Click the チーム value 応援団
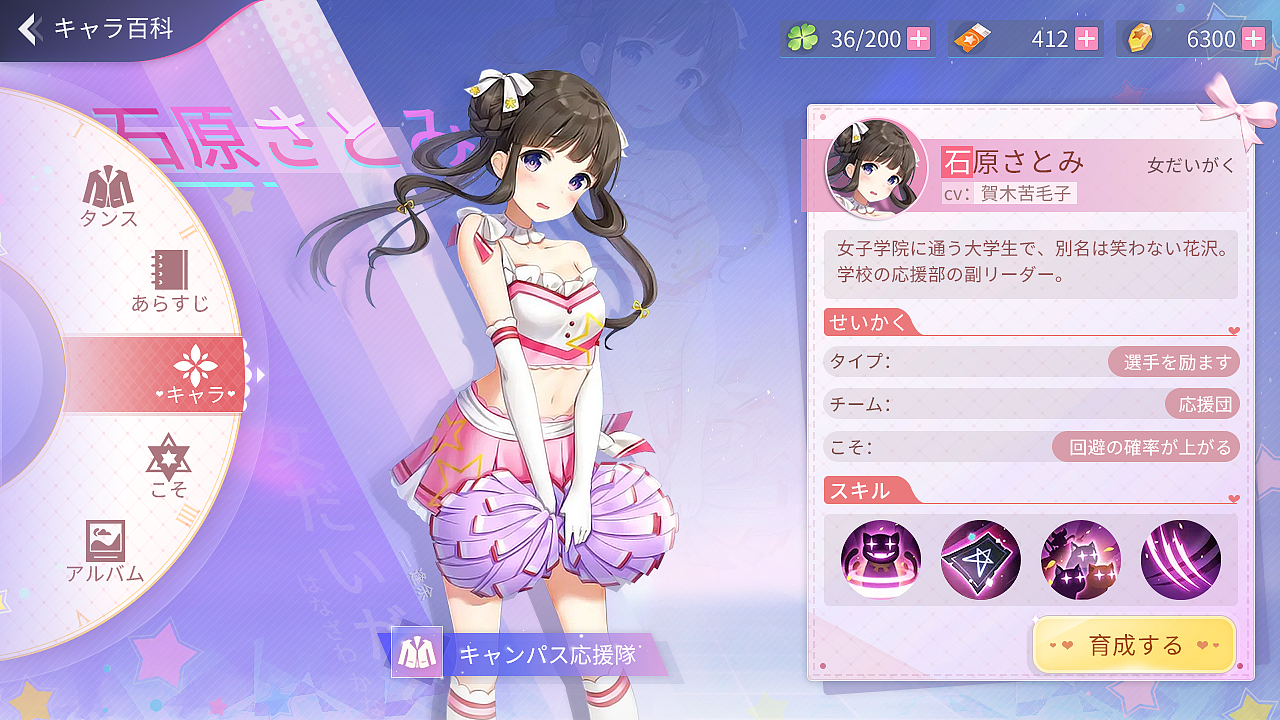1280x720 pixels. pyautogui.click(x=1205, y=404)
